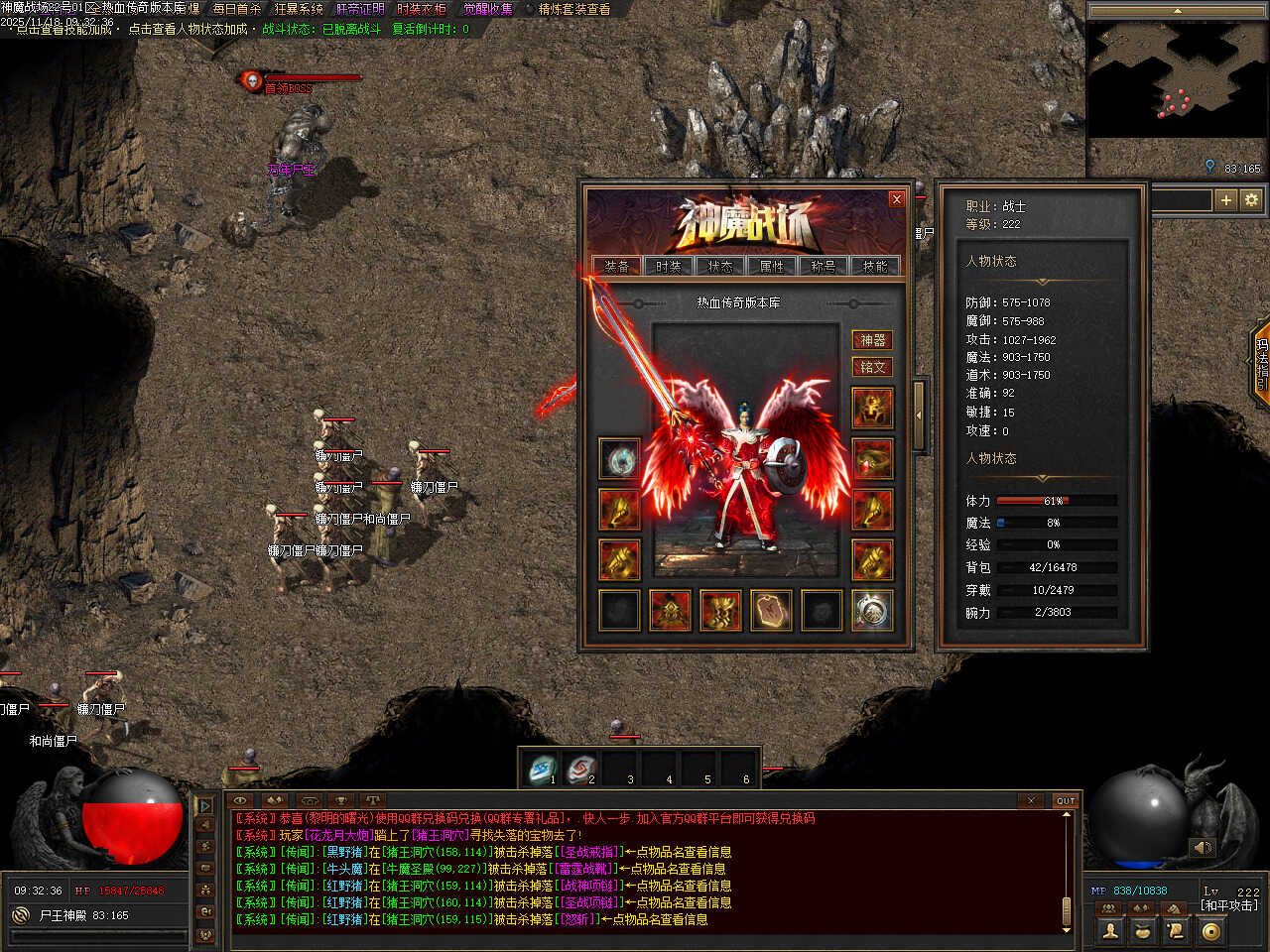Image resolution: width=1270 pixels, height=952 pixels.
Task: Select the ruby ring equipment slot
Action: click(x=872, y=459)
